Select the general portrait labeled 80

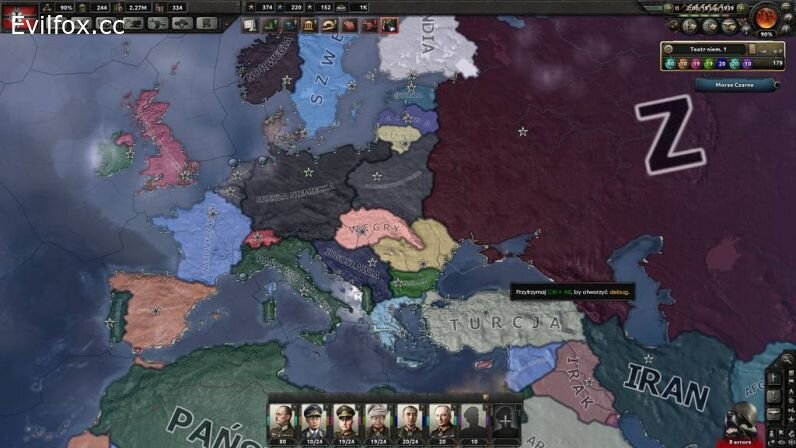point(282,420)
